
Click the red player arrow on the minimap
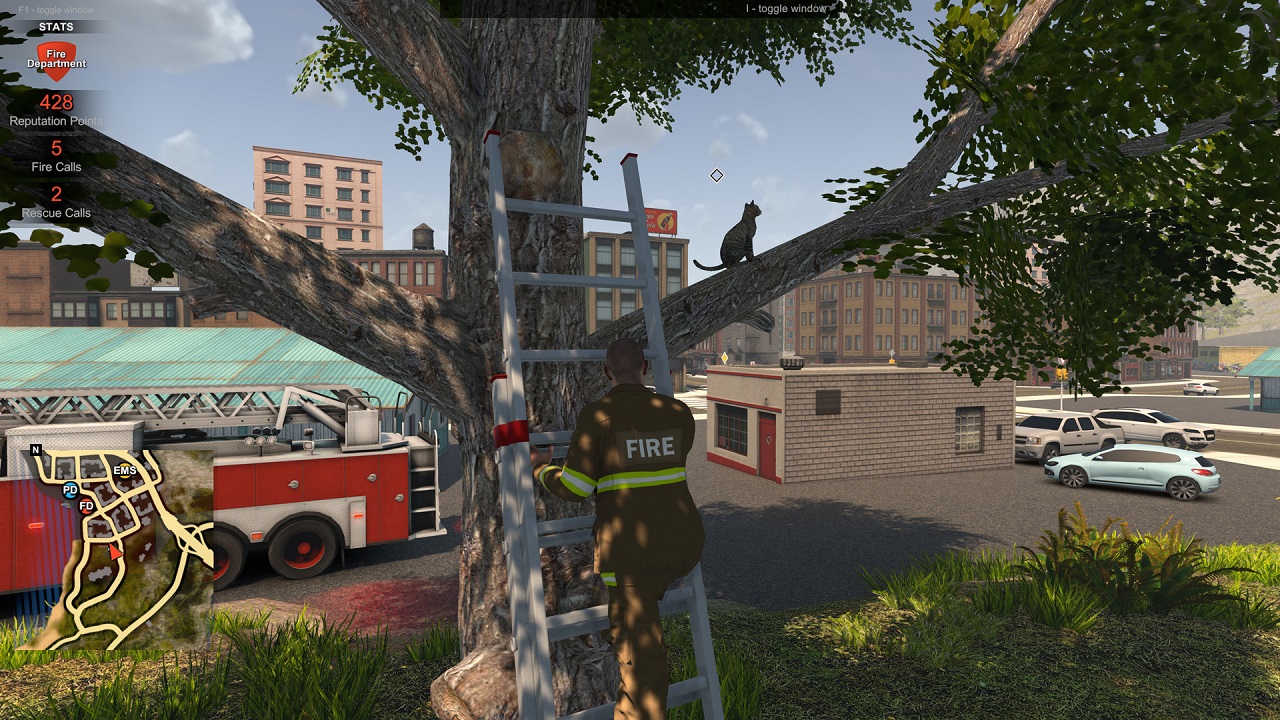tap(116, 551)
